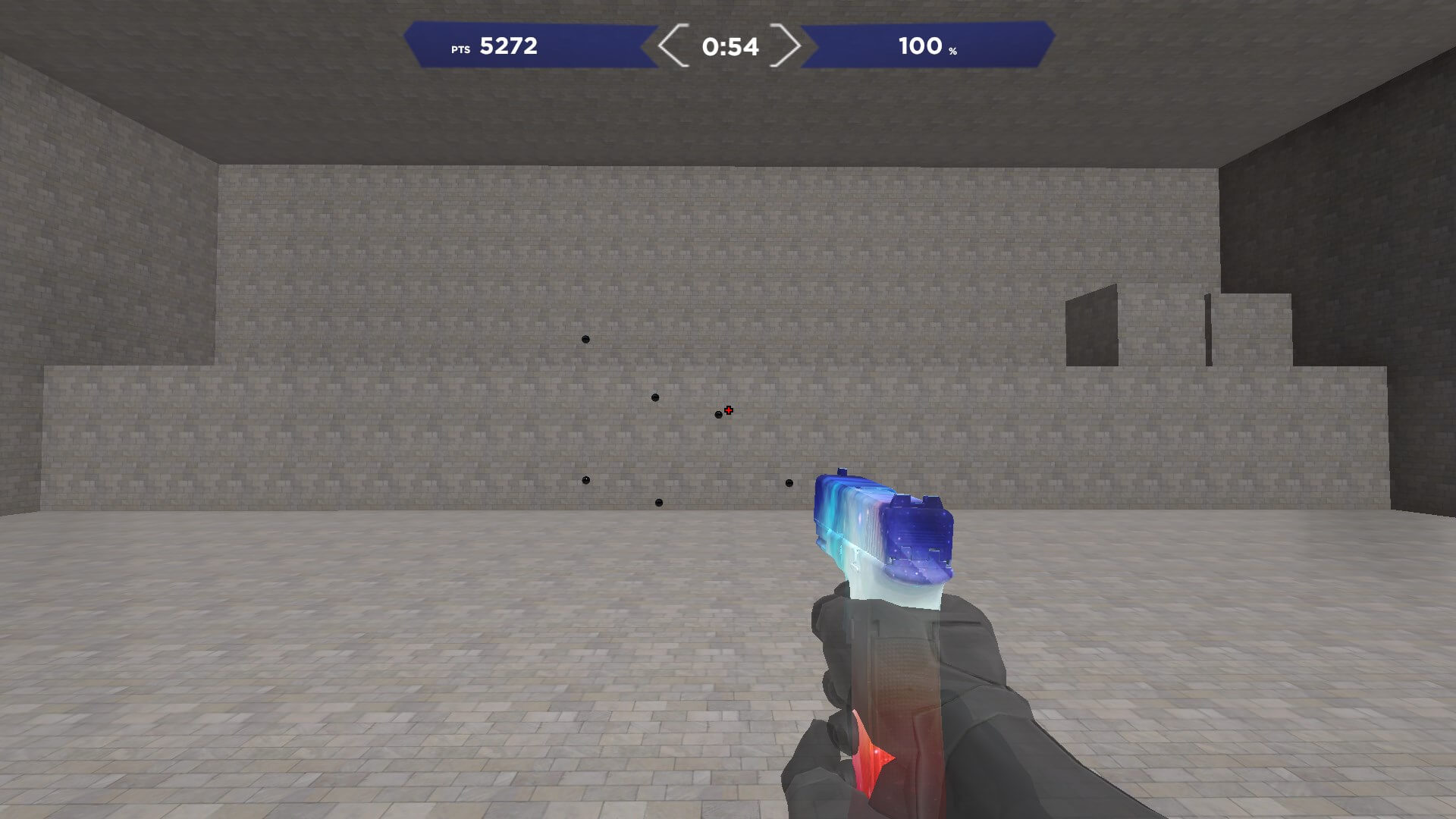1456x819 pixels.
Task: Click the 100% health indicator banner
Action: 925,47
